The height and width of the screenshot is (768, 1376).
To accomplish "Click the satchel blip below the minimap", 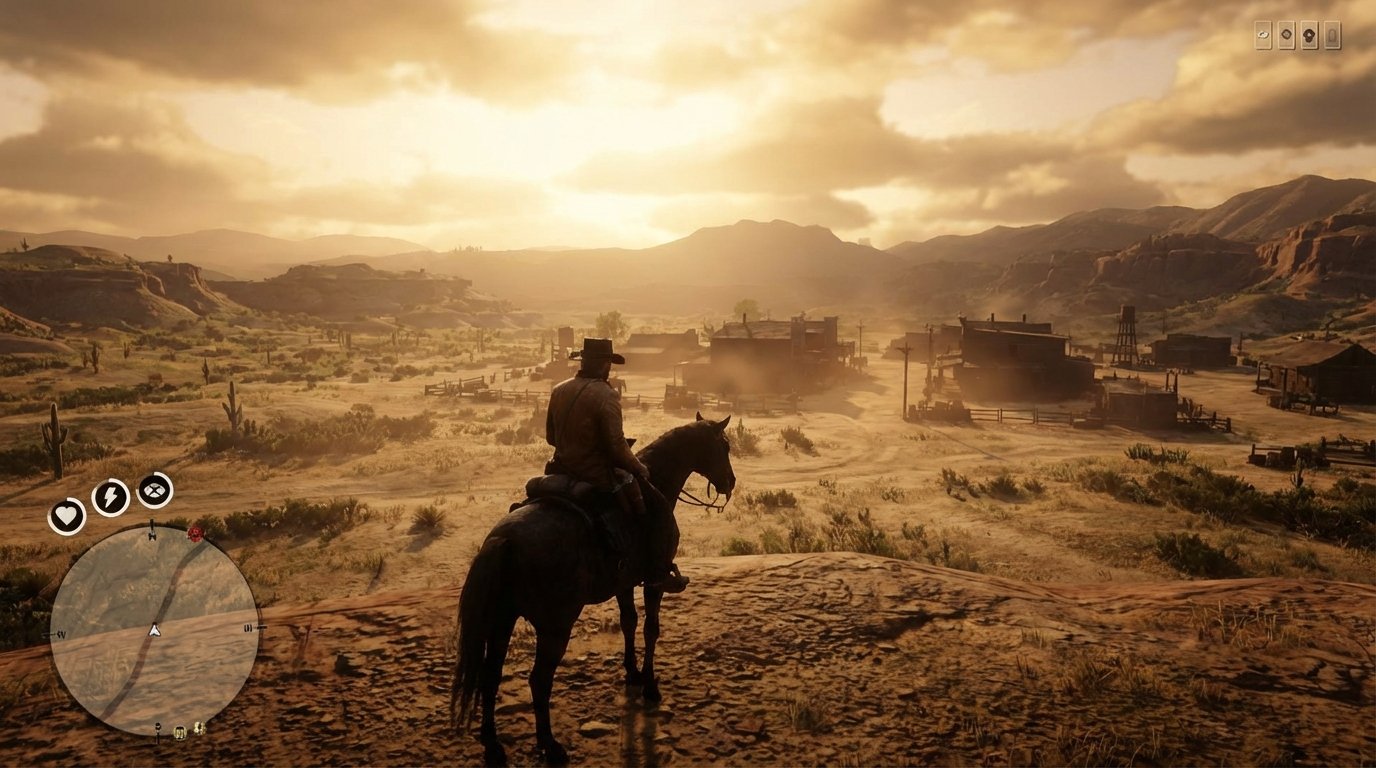I will click(179, 731).
